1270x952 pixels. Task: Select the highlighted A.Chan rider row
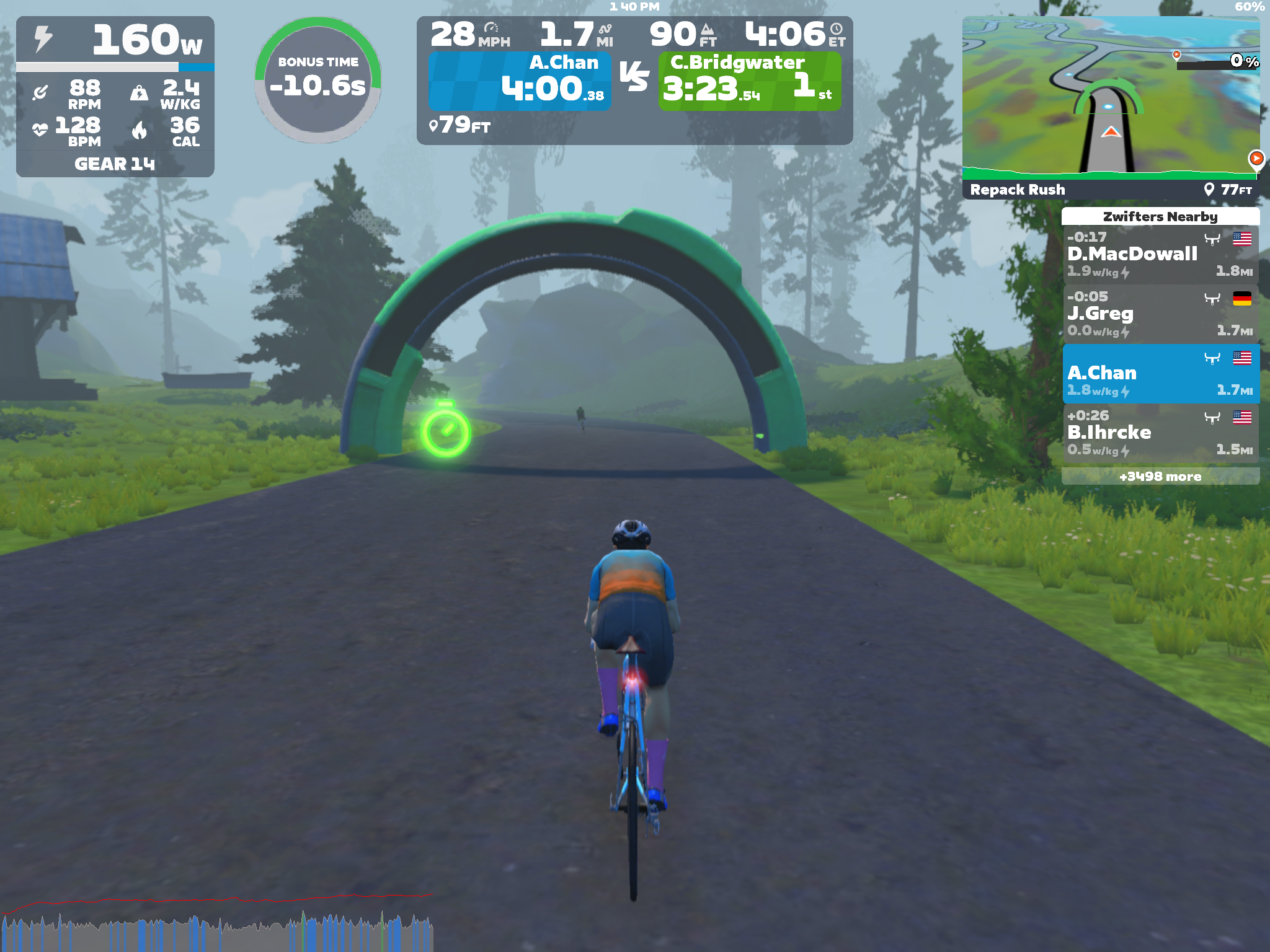click(1160, 374)
